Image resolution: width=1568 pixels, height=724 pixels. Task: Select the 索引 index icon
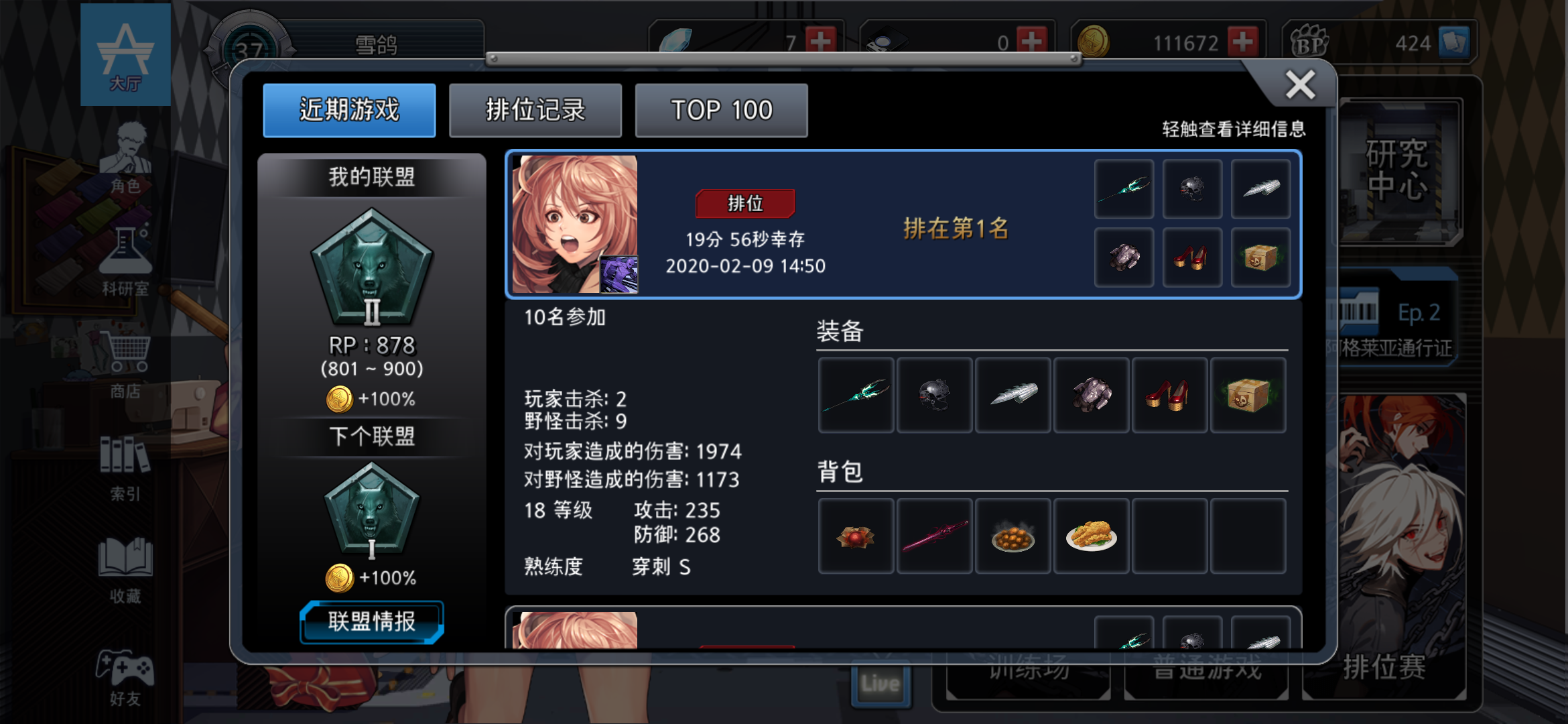pos(126,463)
